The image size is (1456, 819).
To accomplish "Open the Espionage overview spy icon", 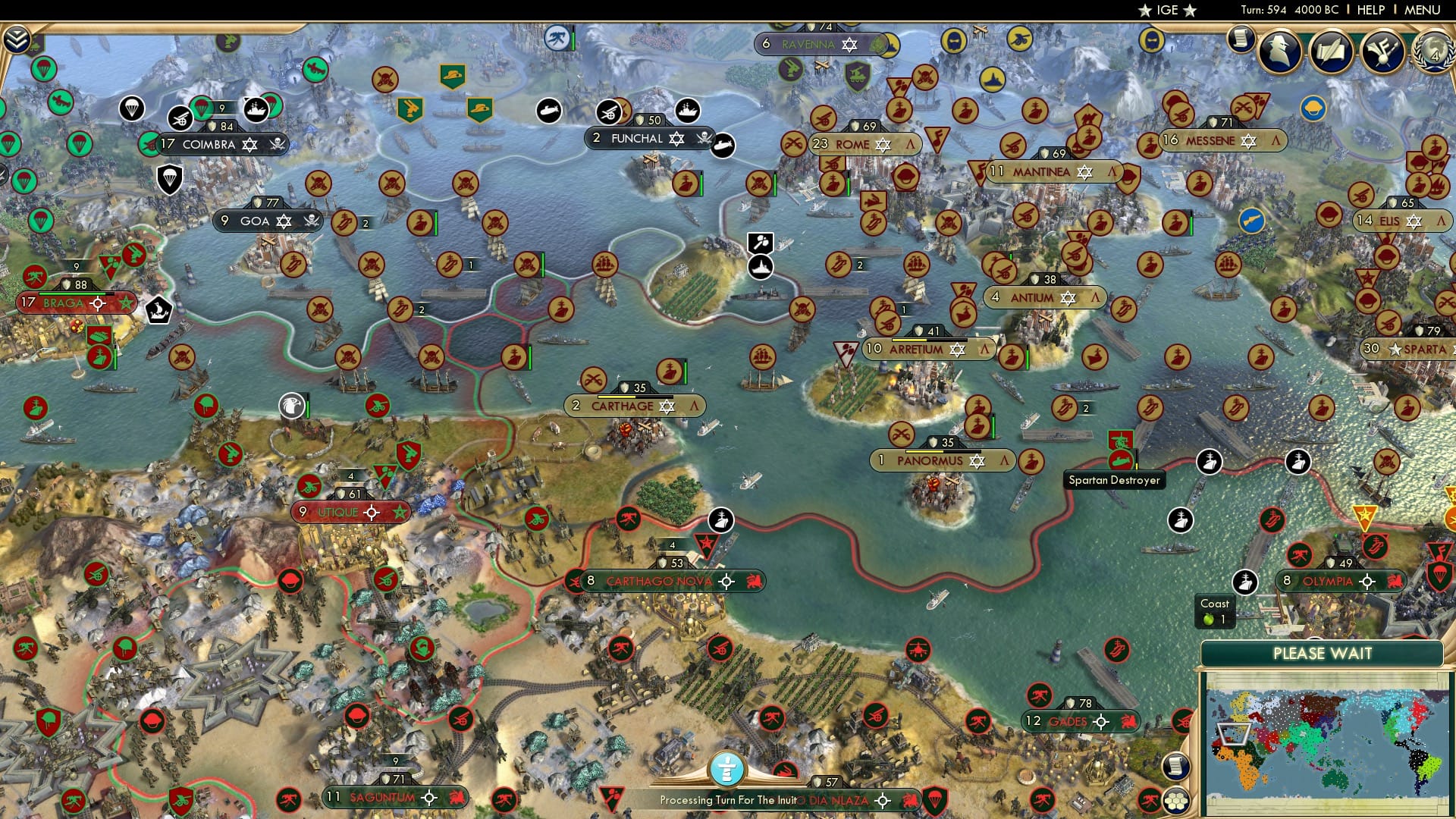I will (1279, 50).
